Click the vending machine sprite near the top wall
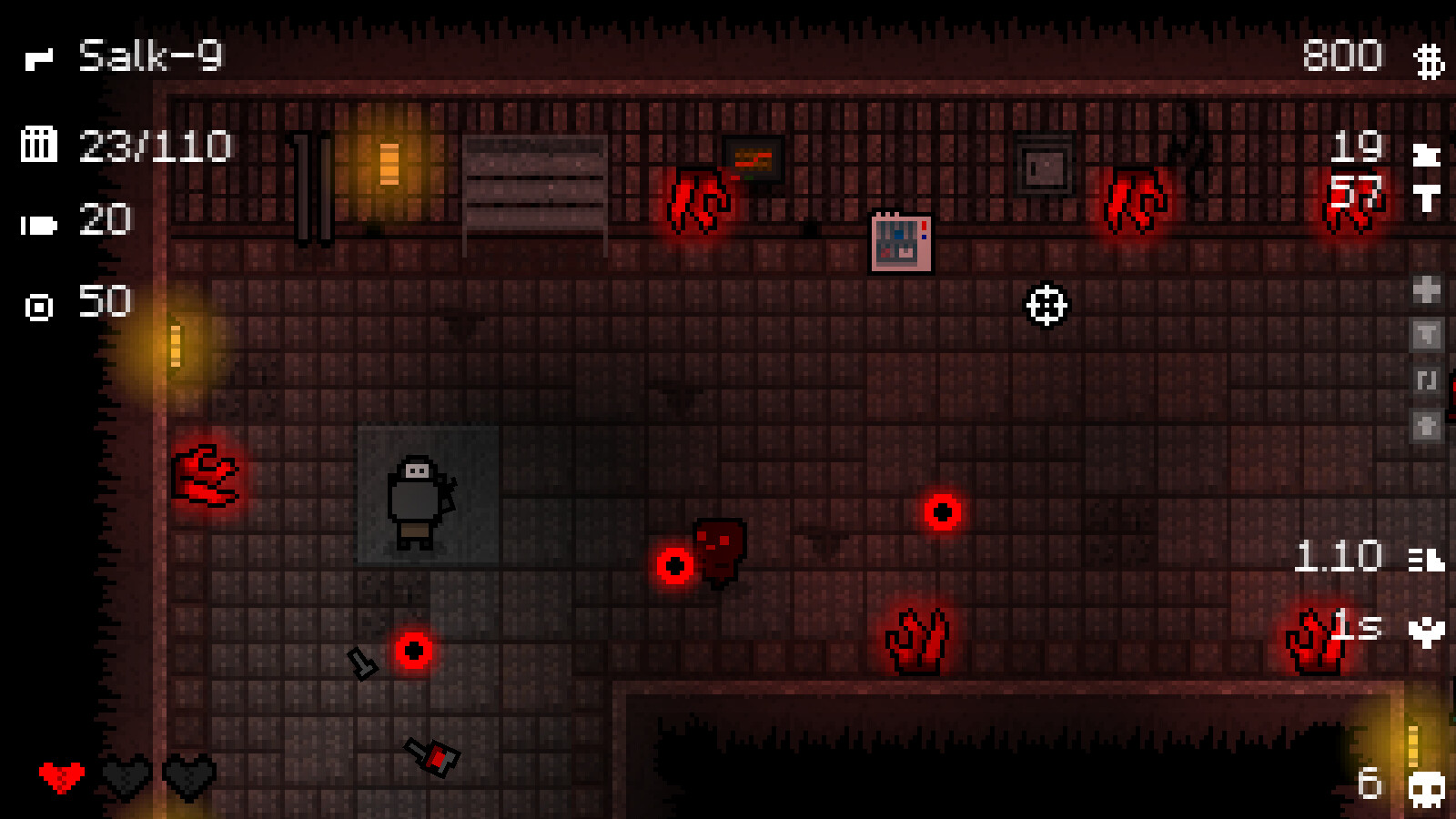The width and height of the screenshot is (1456, 819). pyautogui.click(x=900, y=242)
